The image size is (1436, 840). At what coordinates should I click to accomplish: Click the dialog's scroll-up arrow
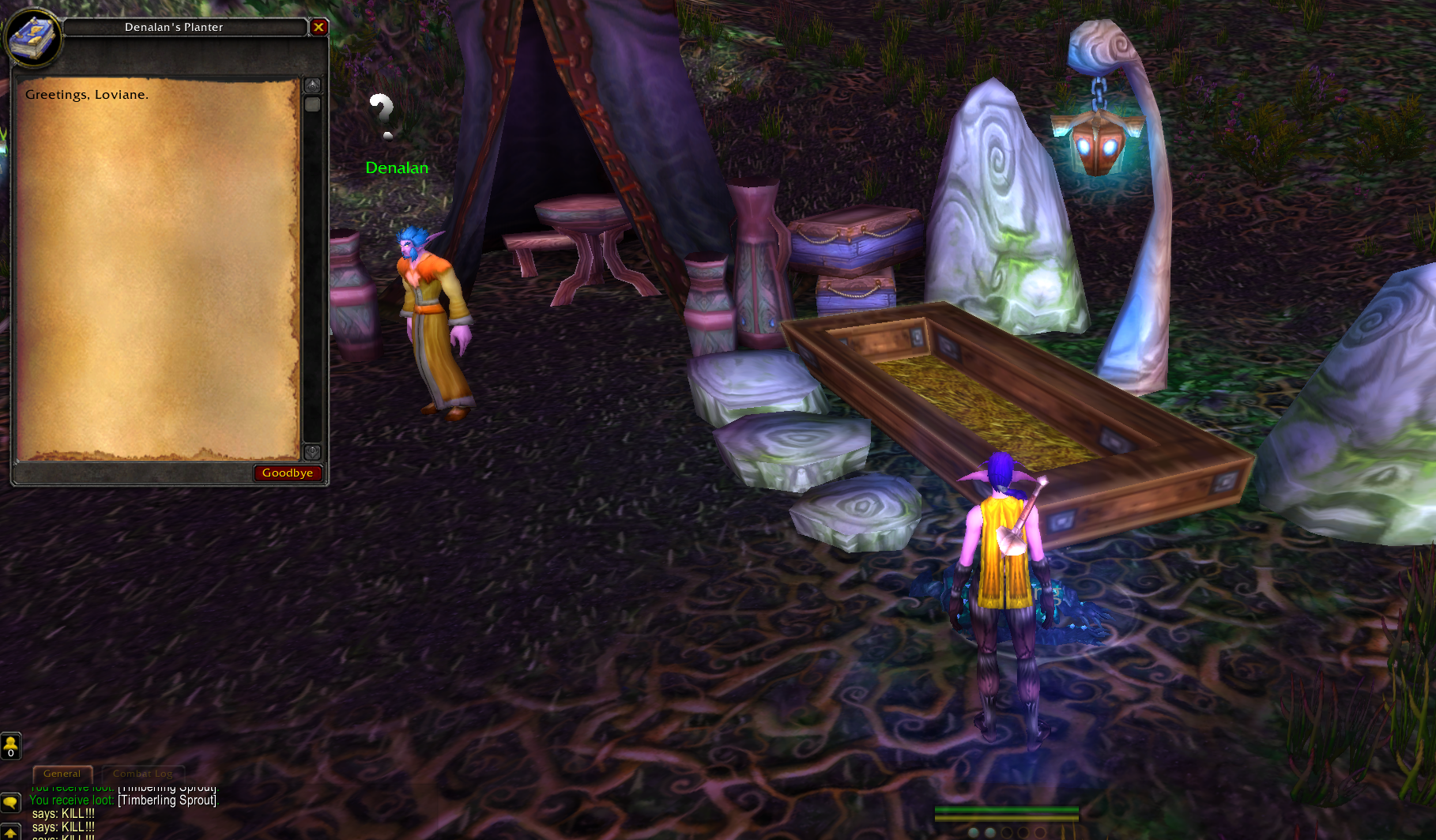[x=313, y=85]
